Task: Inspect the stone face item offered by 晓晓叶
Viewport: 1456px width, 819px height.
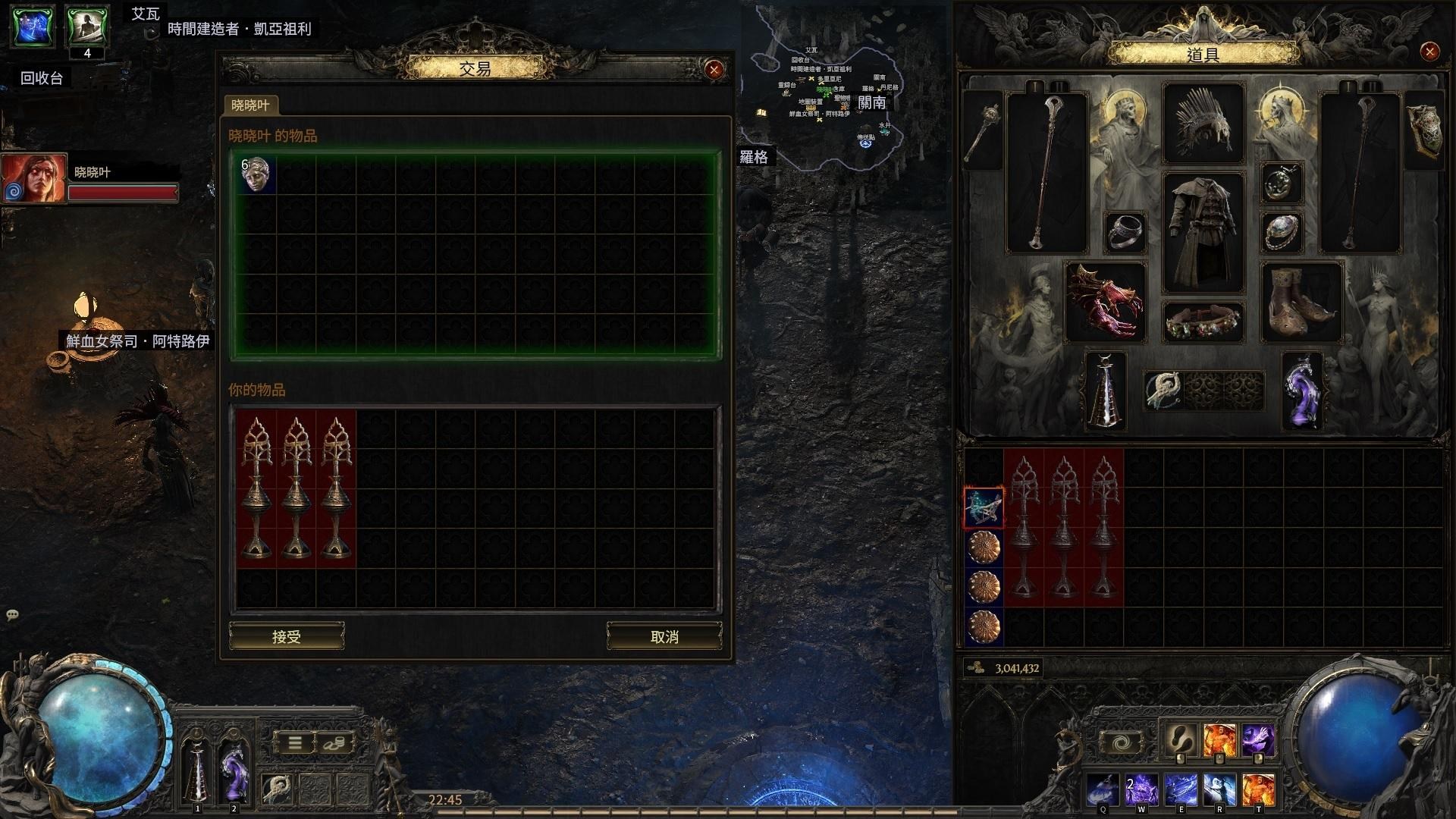Action: click(x=256, y=175)
